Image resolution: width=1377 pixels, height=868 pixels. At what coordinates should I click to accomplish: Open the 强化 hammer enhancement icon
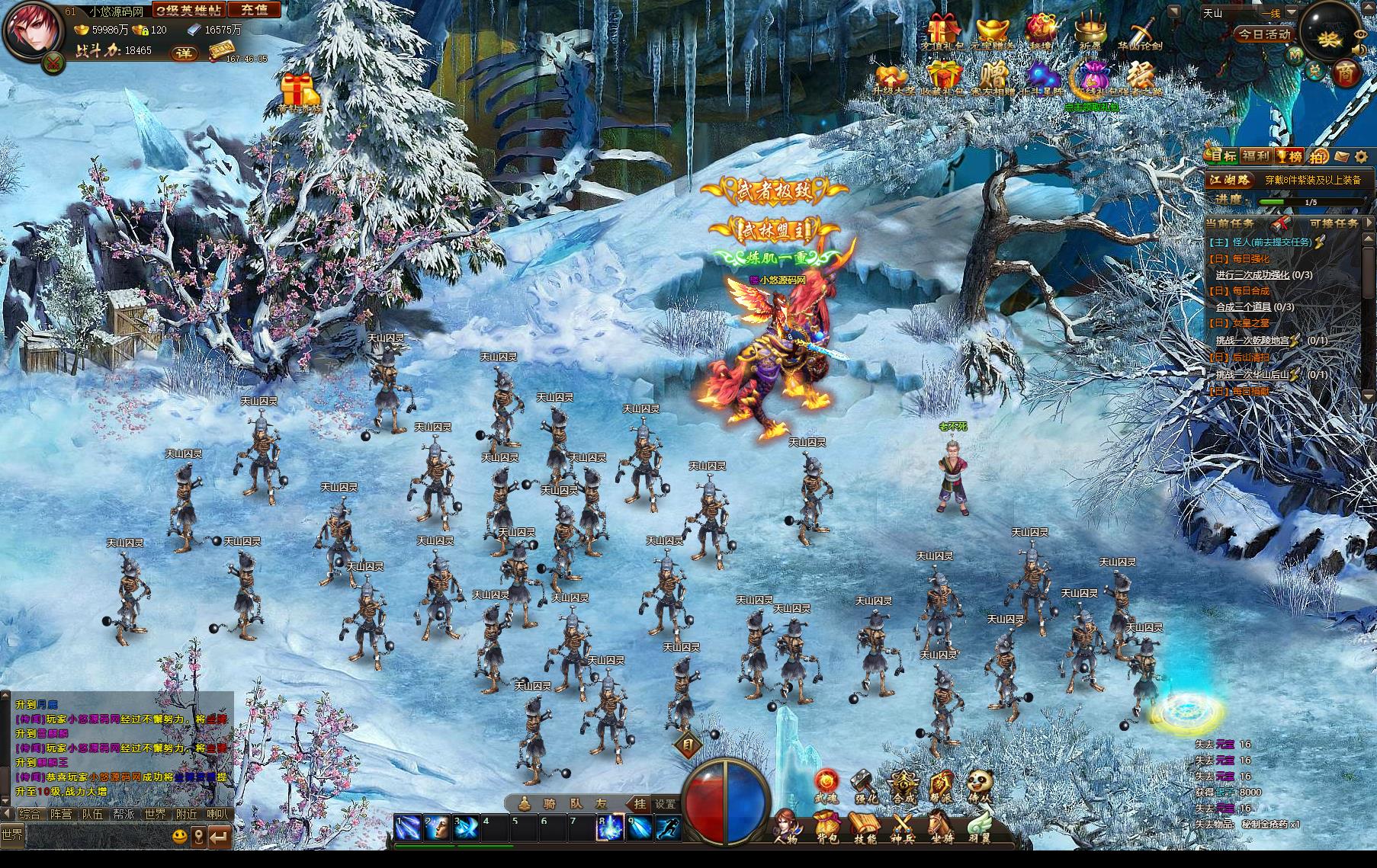click(865, 786)
